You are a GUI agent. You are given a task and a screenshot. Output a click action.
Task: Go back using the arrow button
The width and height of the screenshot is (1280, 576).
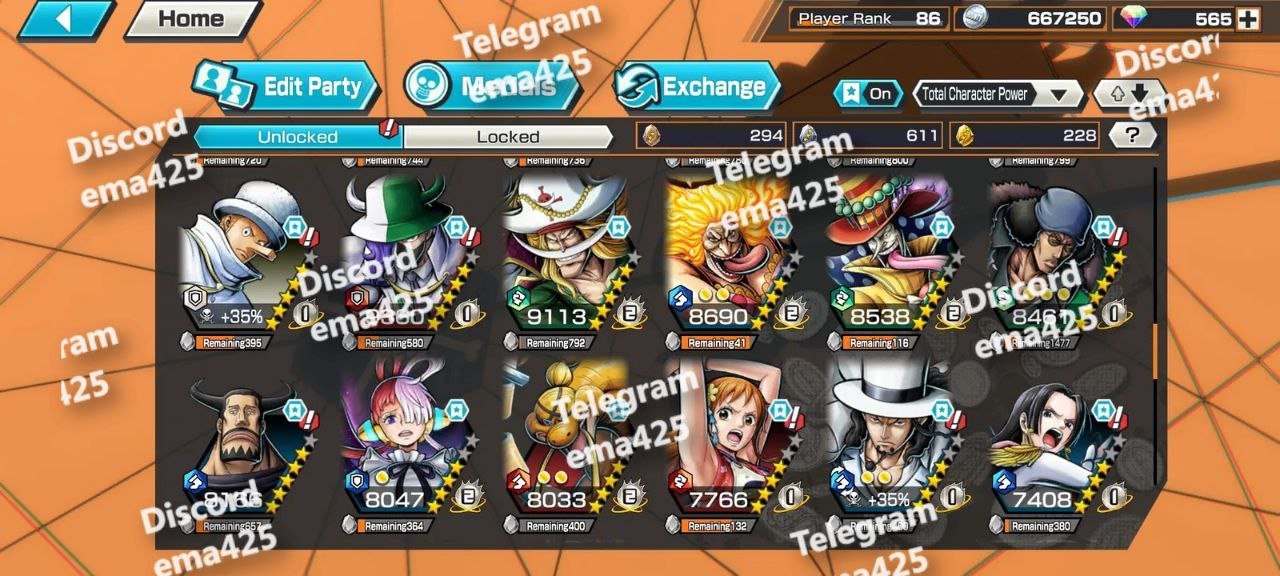pyautogui.click(x=62, y=19)
